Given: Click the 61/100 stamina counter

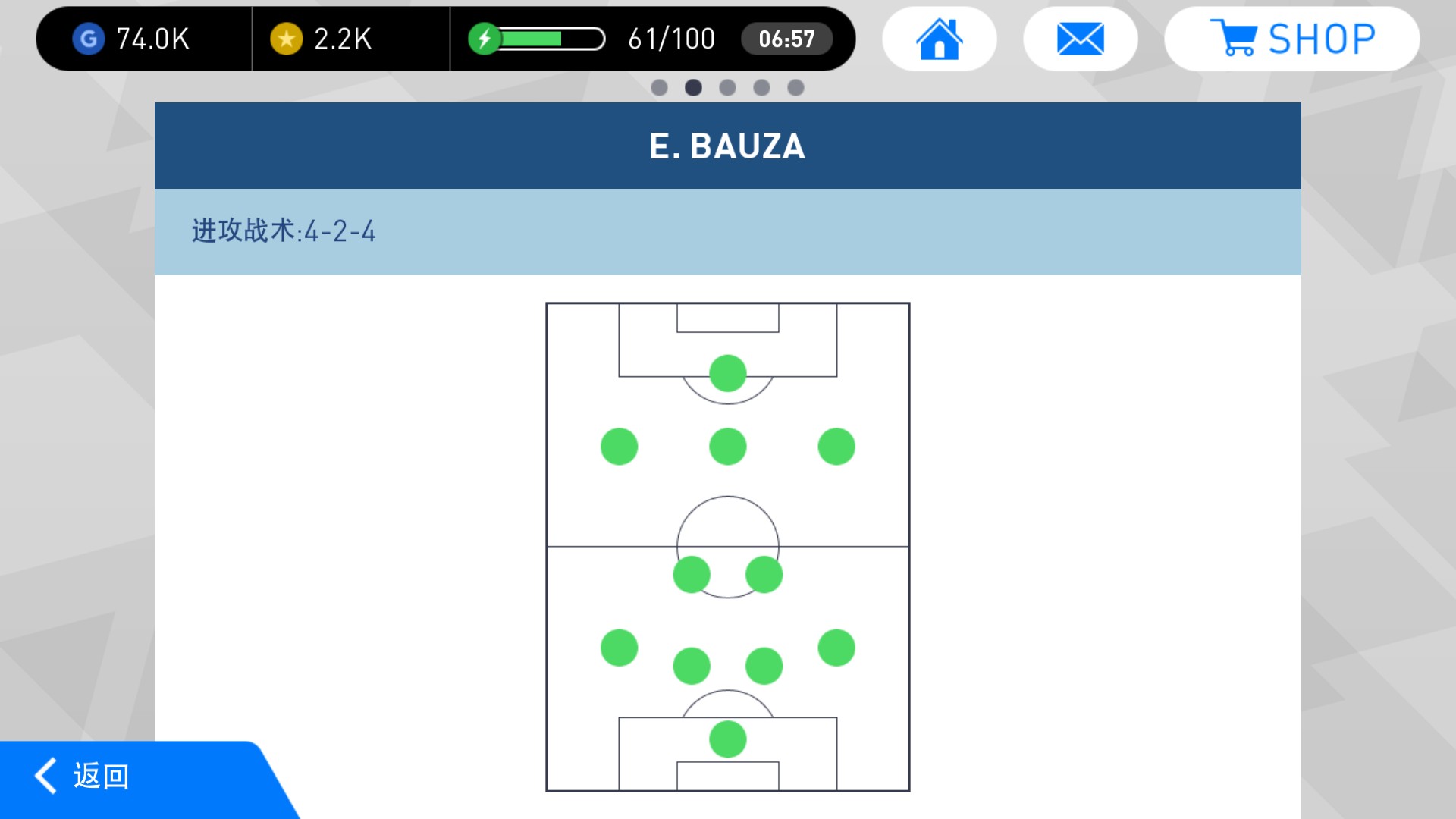Looking at the screenshot, I should point(670,39).
